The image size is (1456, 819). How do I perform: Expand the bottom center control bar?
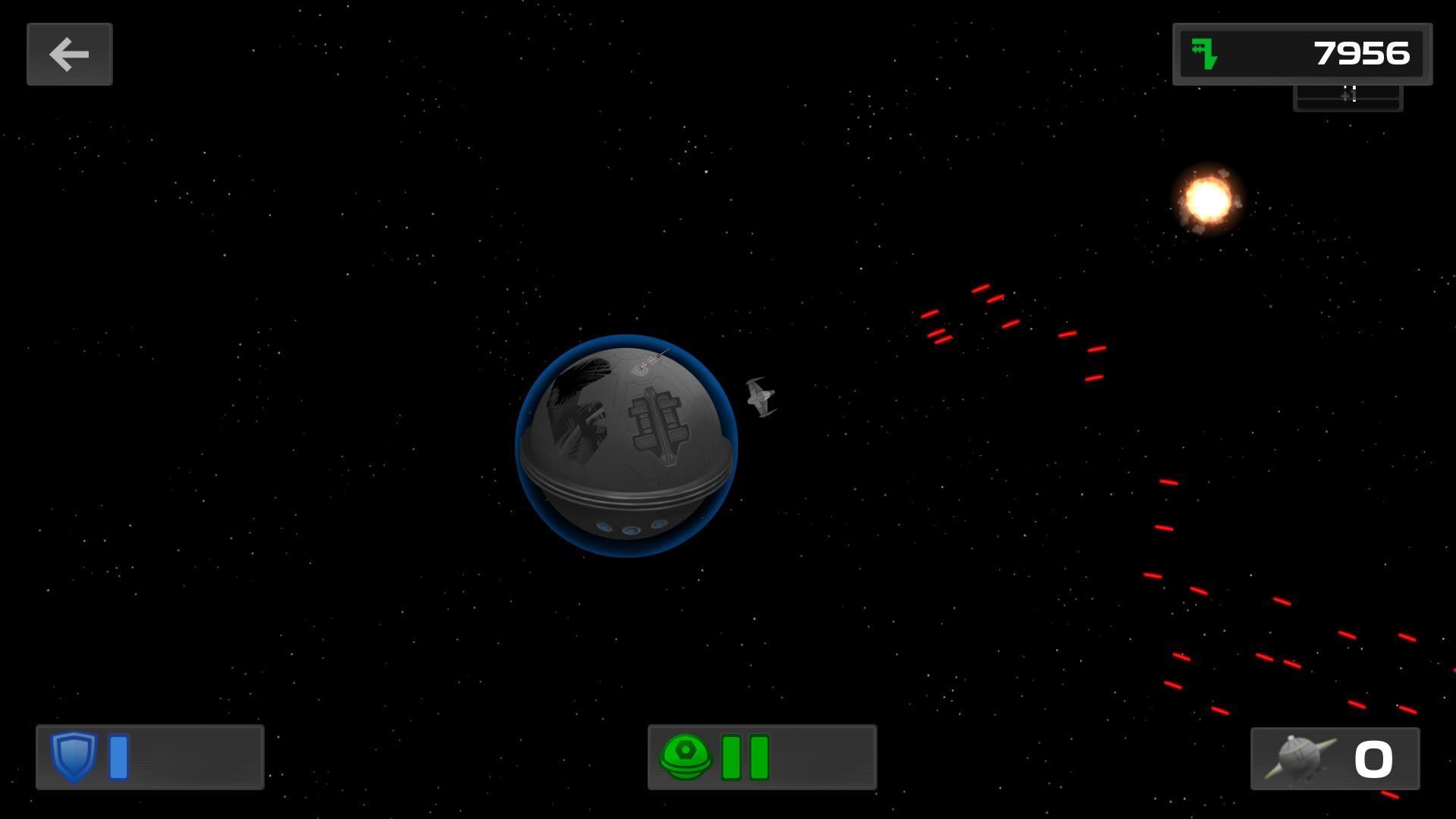762,757
